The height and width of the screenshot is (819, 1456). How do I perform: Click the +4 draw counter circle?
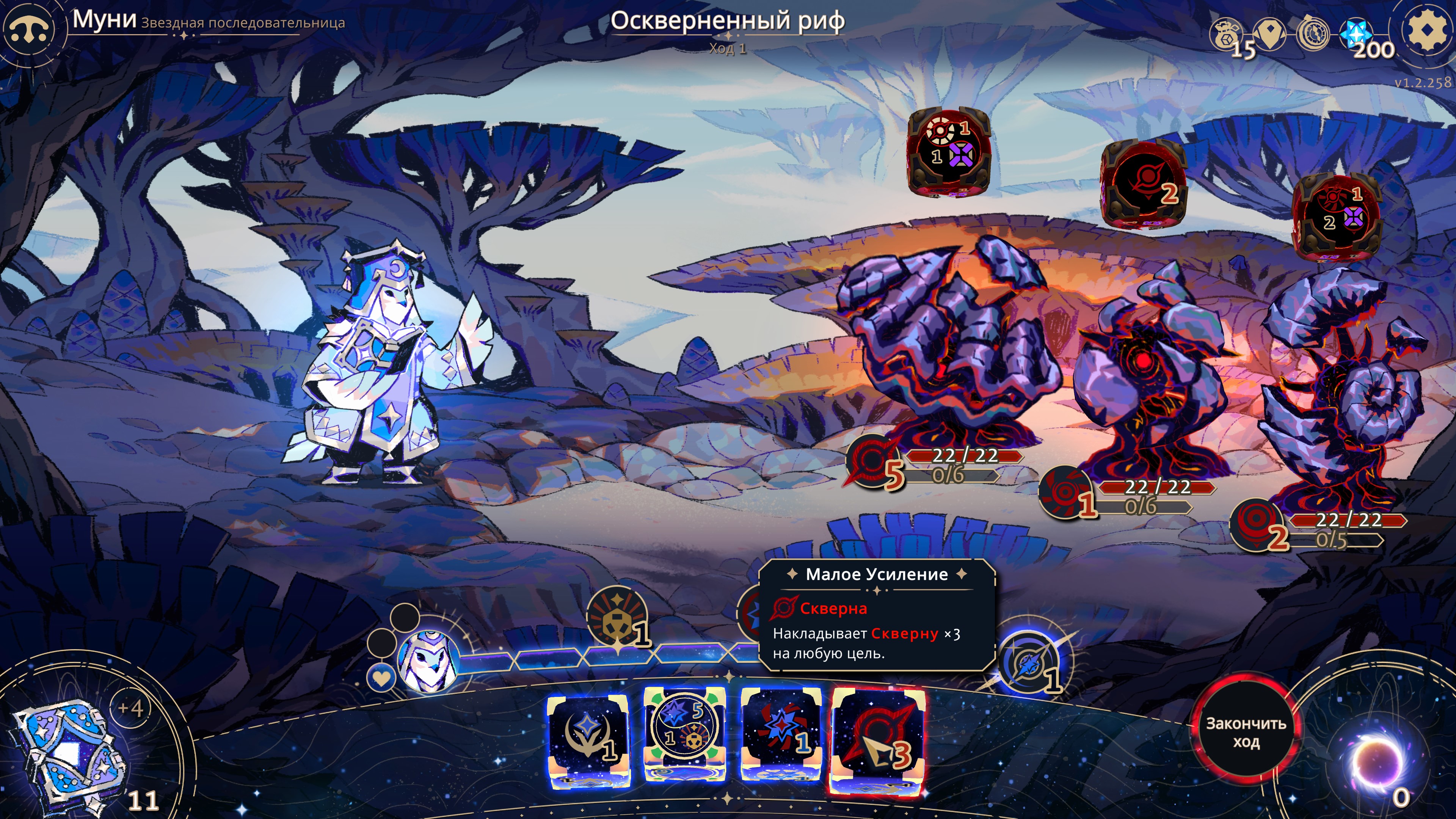[x=130, y=708]
